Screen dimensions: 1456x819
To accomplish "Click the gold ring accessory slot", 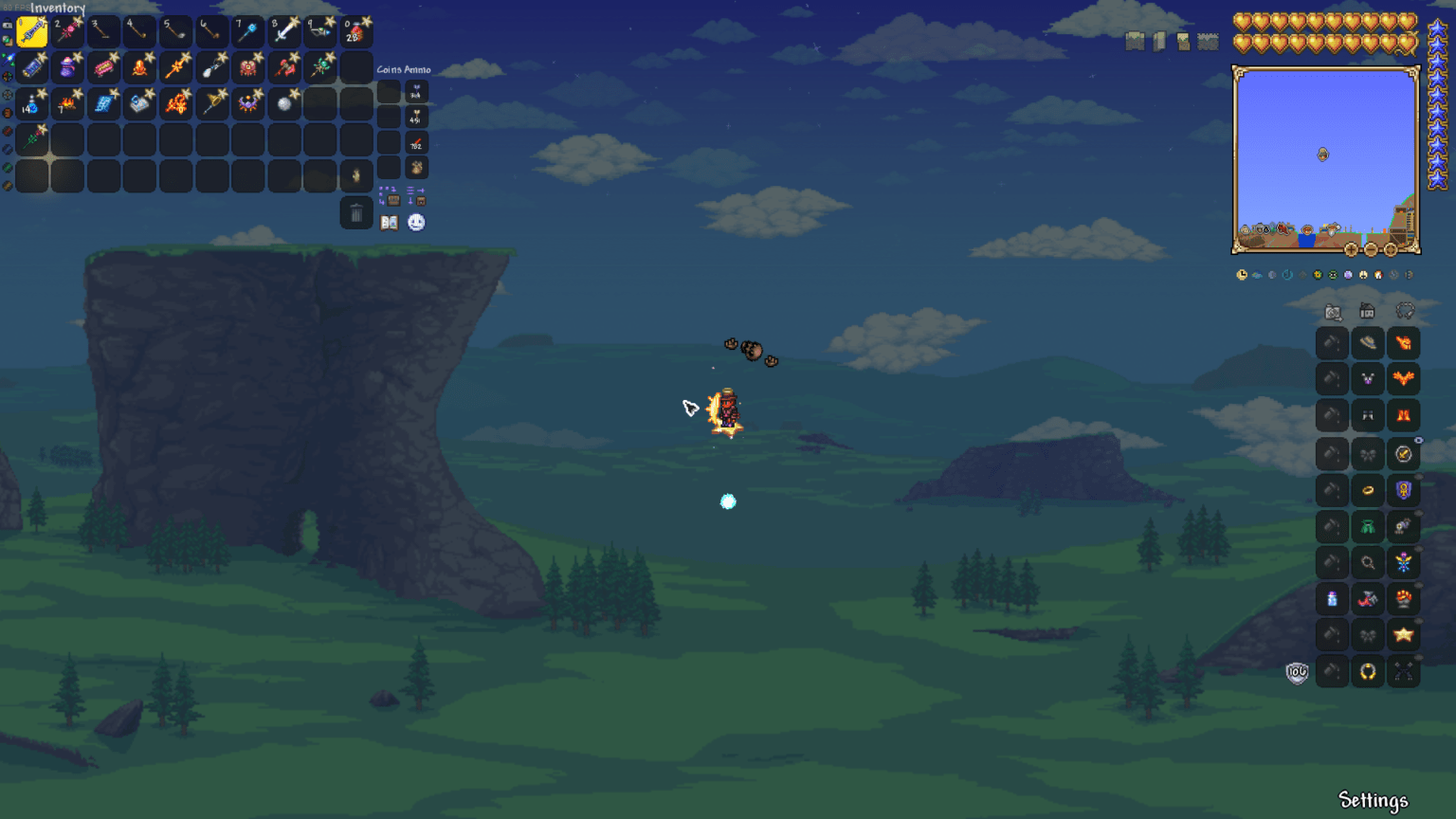I will click(1368, 490).
